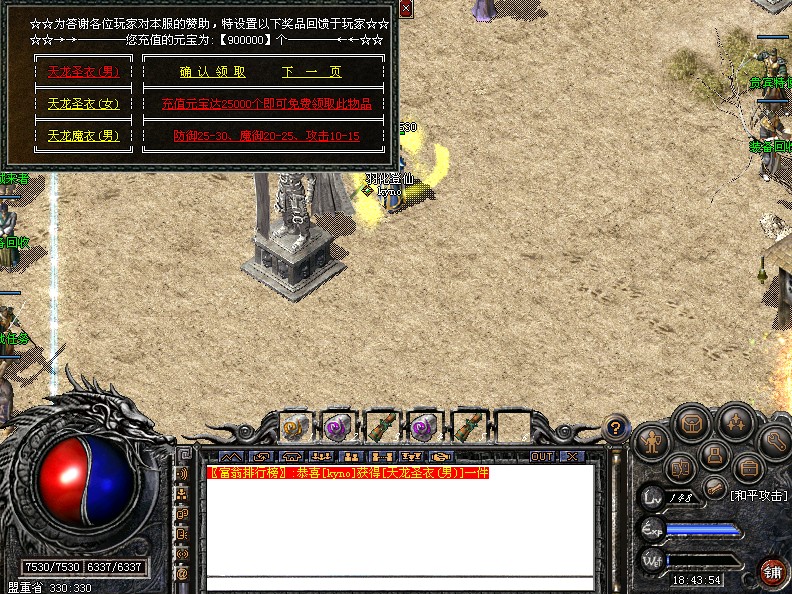
Task: Confirm claim with 确认领取
Action: (x=213, y=72)
